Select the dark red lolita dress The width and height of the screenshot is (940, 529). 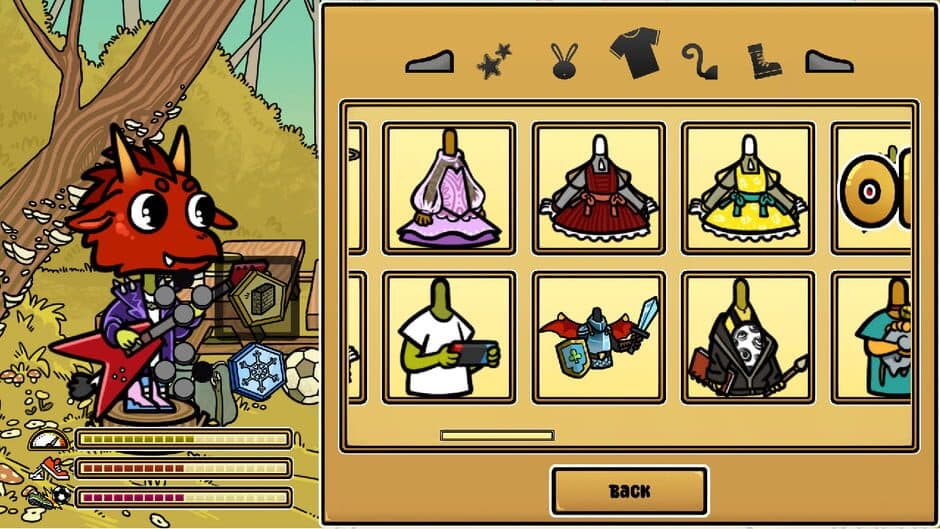598,188
